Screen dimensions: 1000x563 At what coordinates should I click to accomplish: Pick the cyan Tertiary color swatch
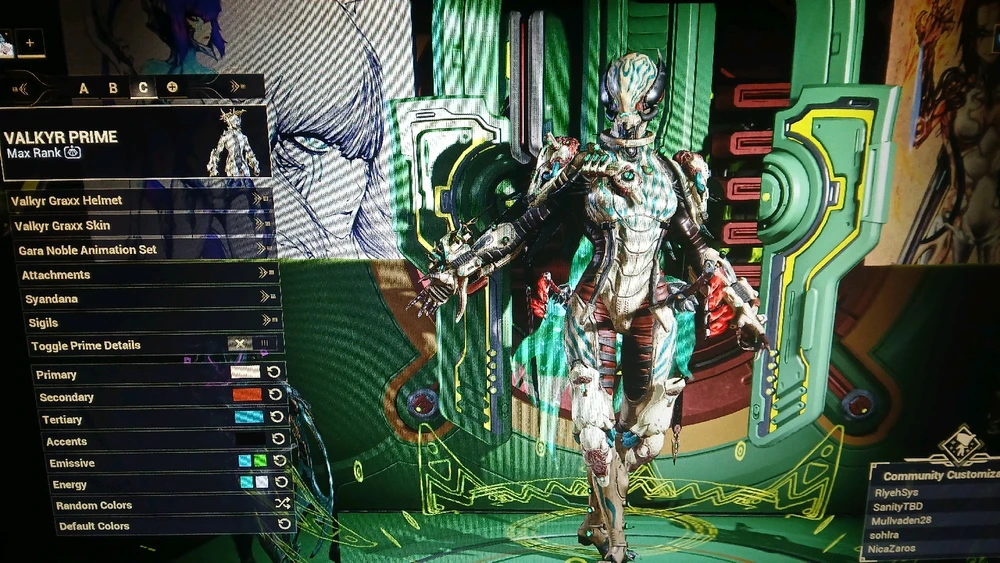(x=248, y=418)
